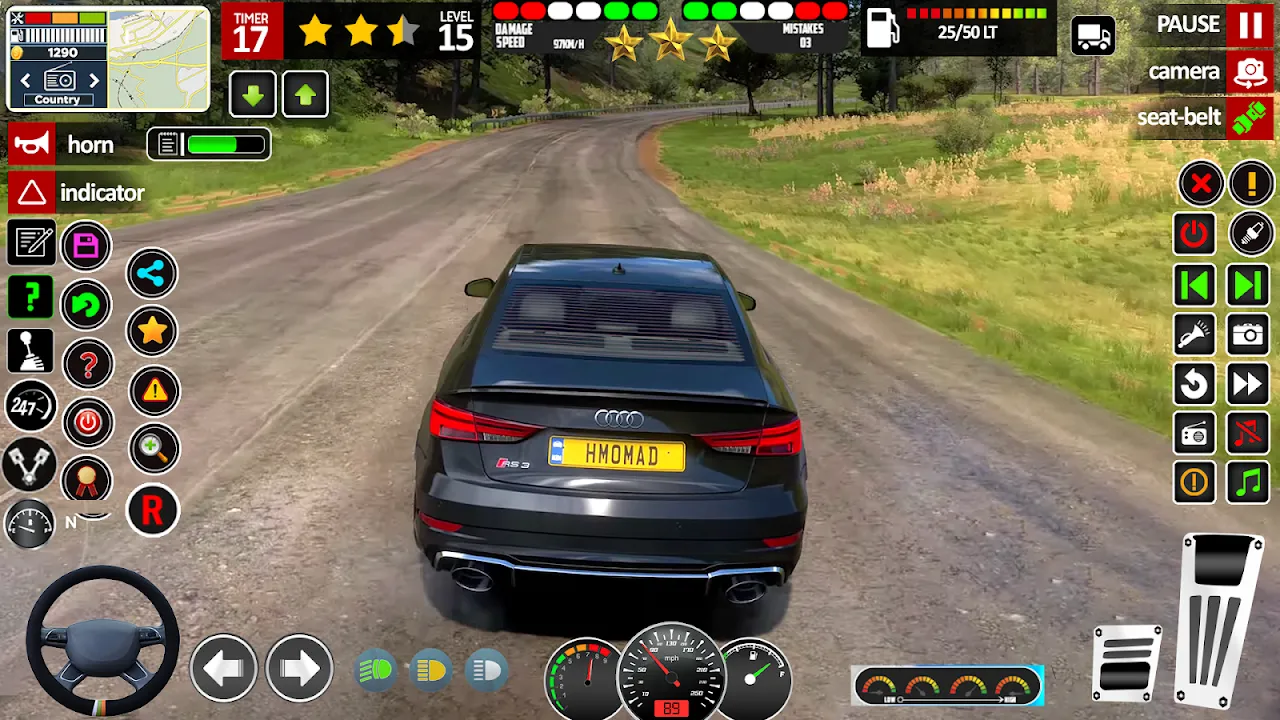The width and height of the screenshot is (1280, 720).
Task: Select the orange star favorite icon
Action: (152, 331)
